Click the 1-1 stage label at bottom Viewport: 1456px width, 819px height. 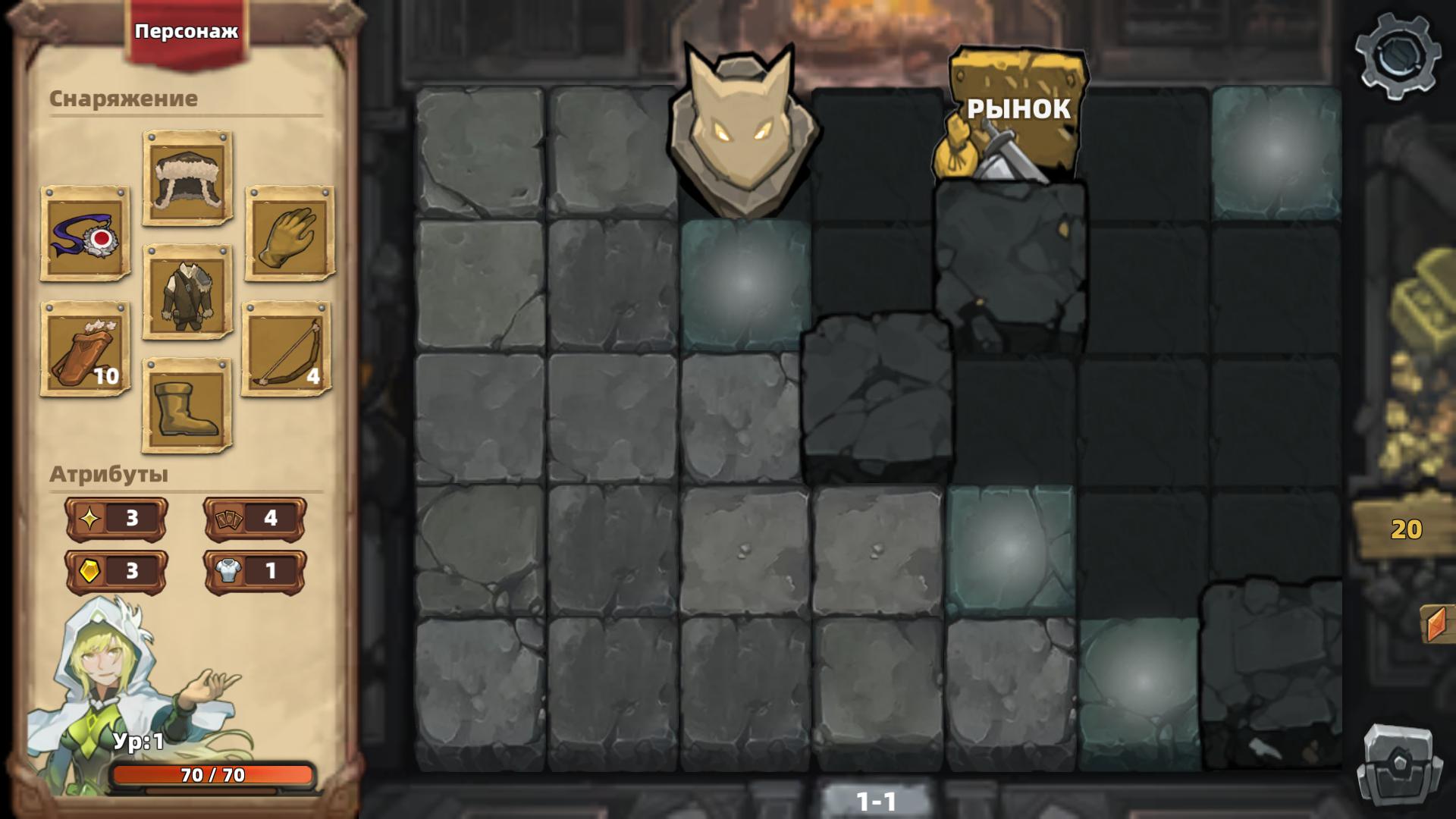(x=877, y=800)
